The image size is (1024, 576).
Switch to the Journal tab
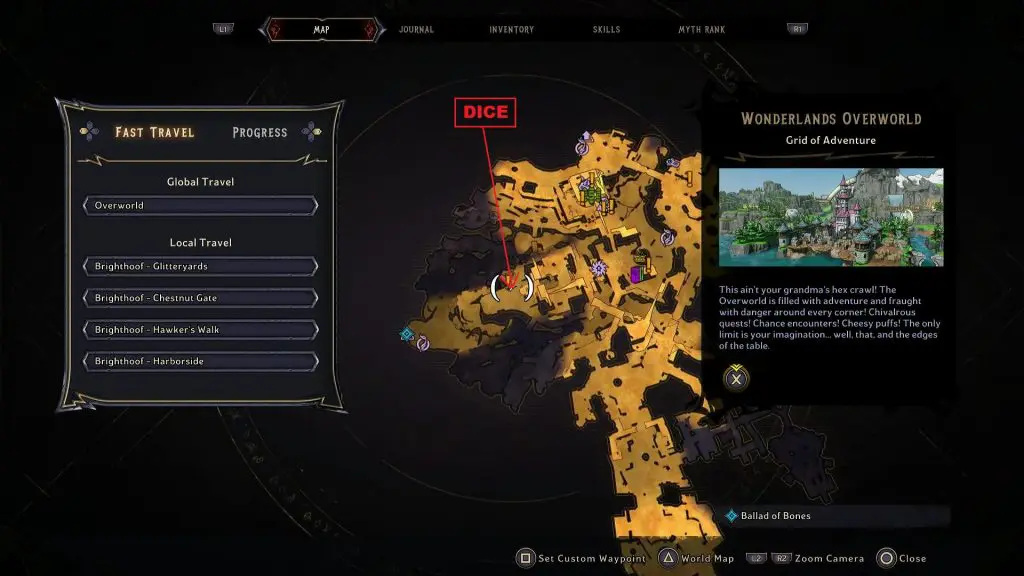click(x=416, y=30)
